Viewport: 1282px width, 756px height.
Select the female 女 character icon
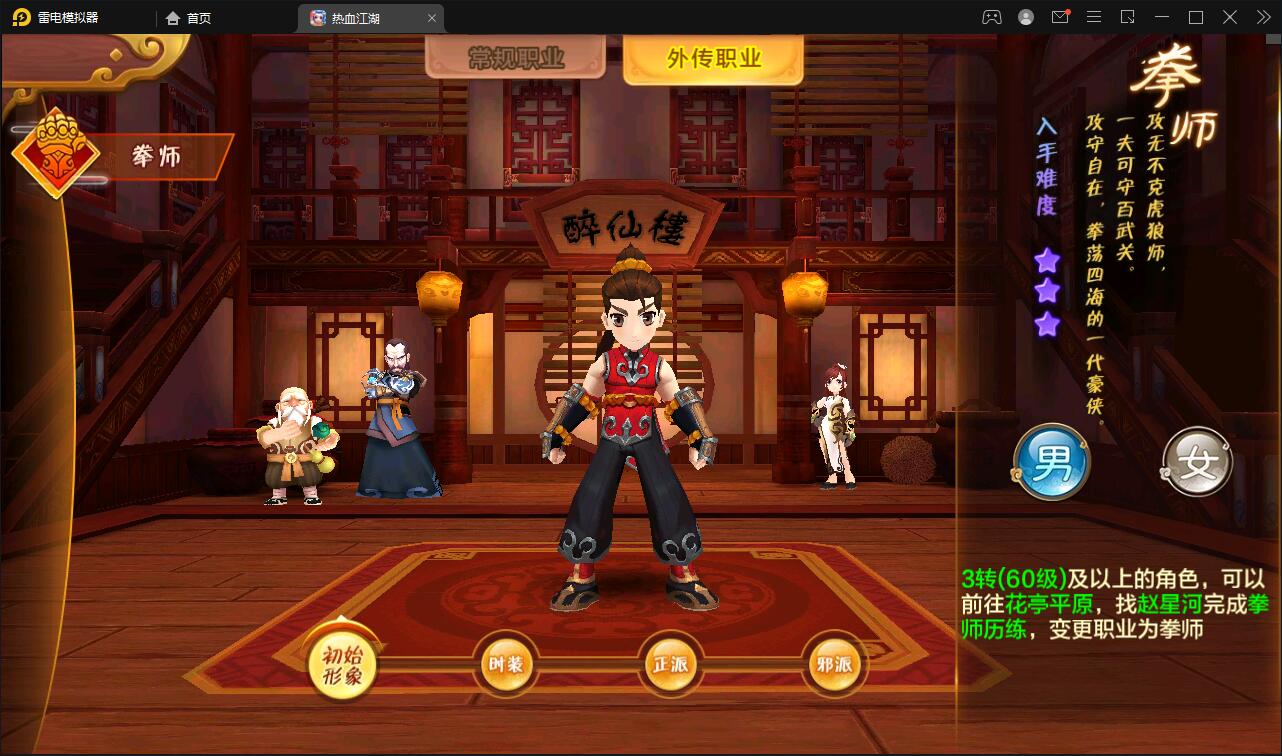click(1196, 463)
